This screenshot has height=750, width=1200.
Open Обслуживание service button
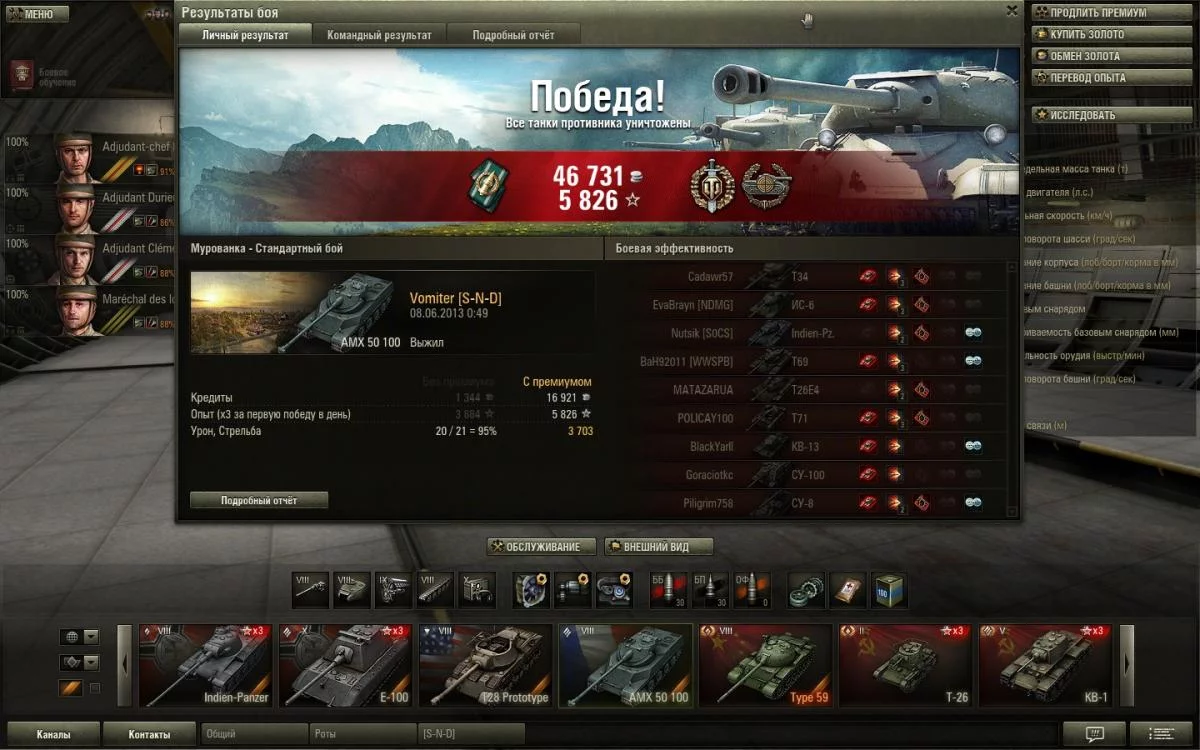(541, 547)
